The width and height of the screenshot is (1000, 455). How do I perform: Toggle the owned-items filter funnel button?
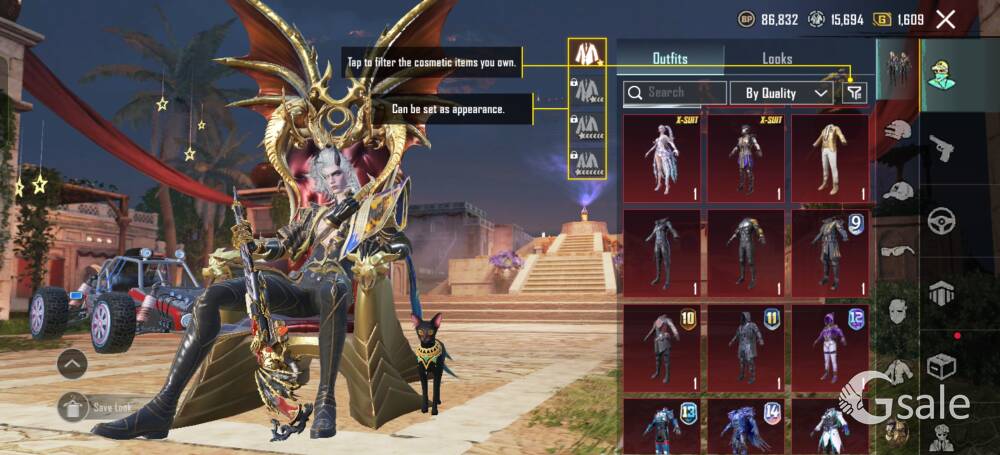point(853,93)
